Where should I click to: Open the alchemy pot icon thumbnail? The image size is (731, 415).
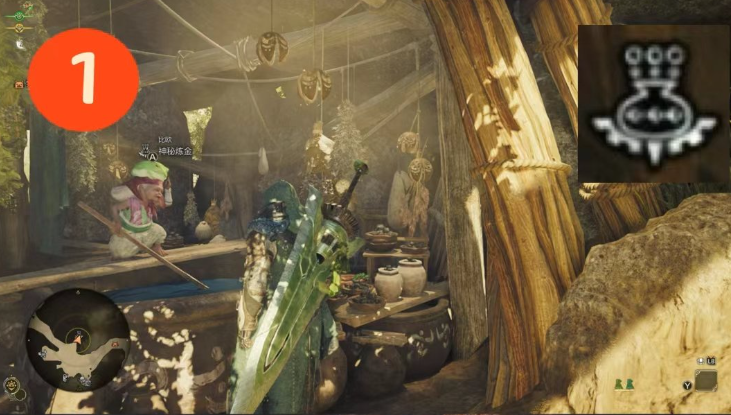(x=654, y=105)
